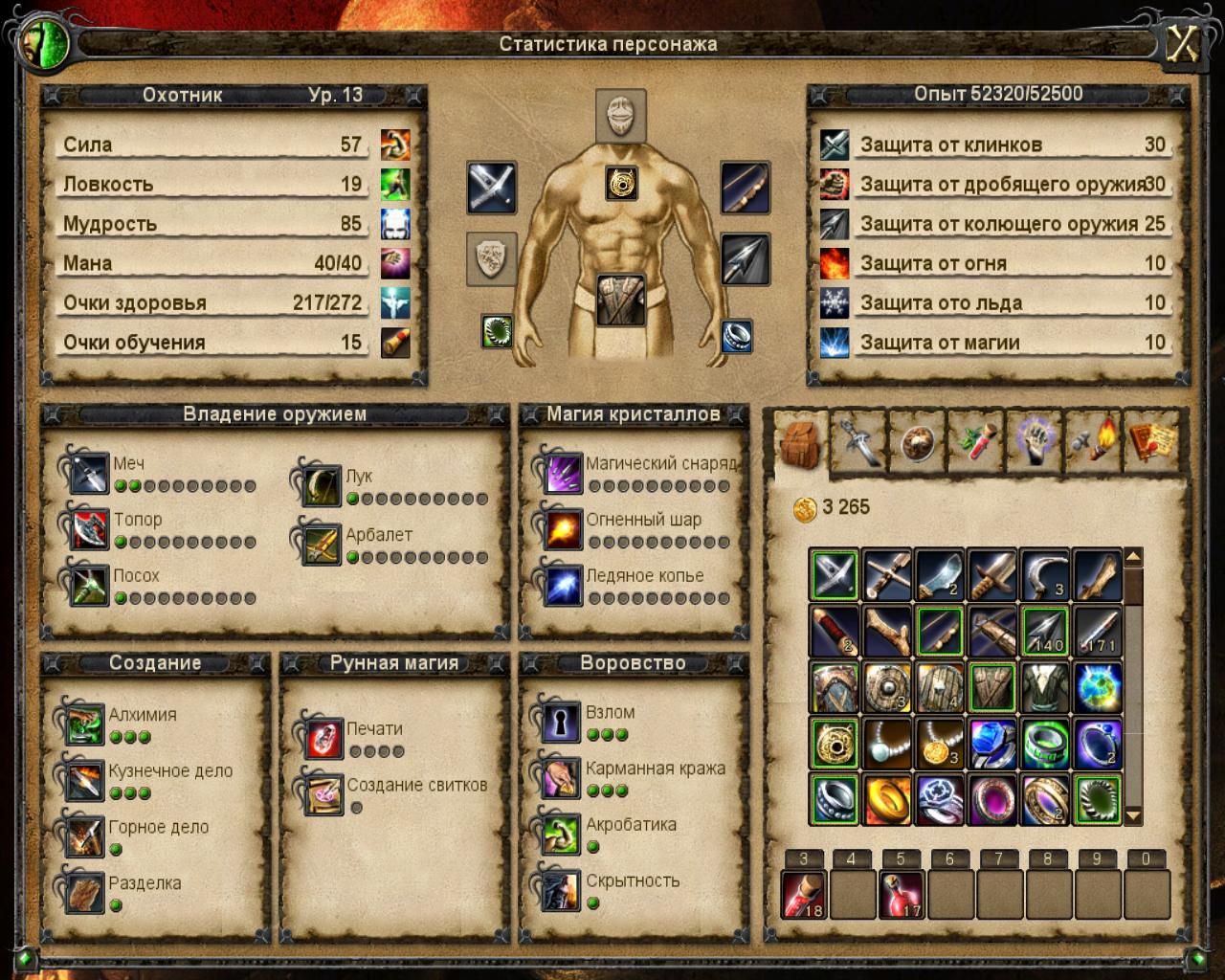Open the sword weapons inventory tab
This screenshot has height=980, width=1225.
click(858, 442)
